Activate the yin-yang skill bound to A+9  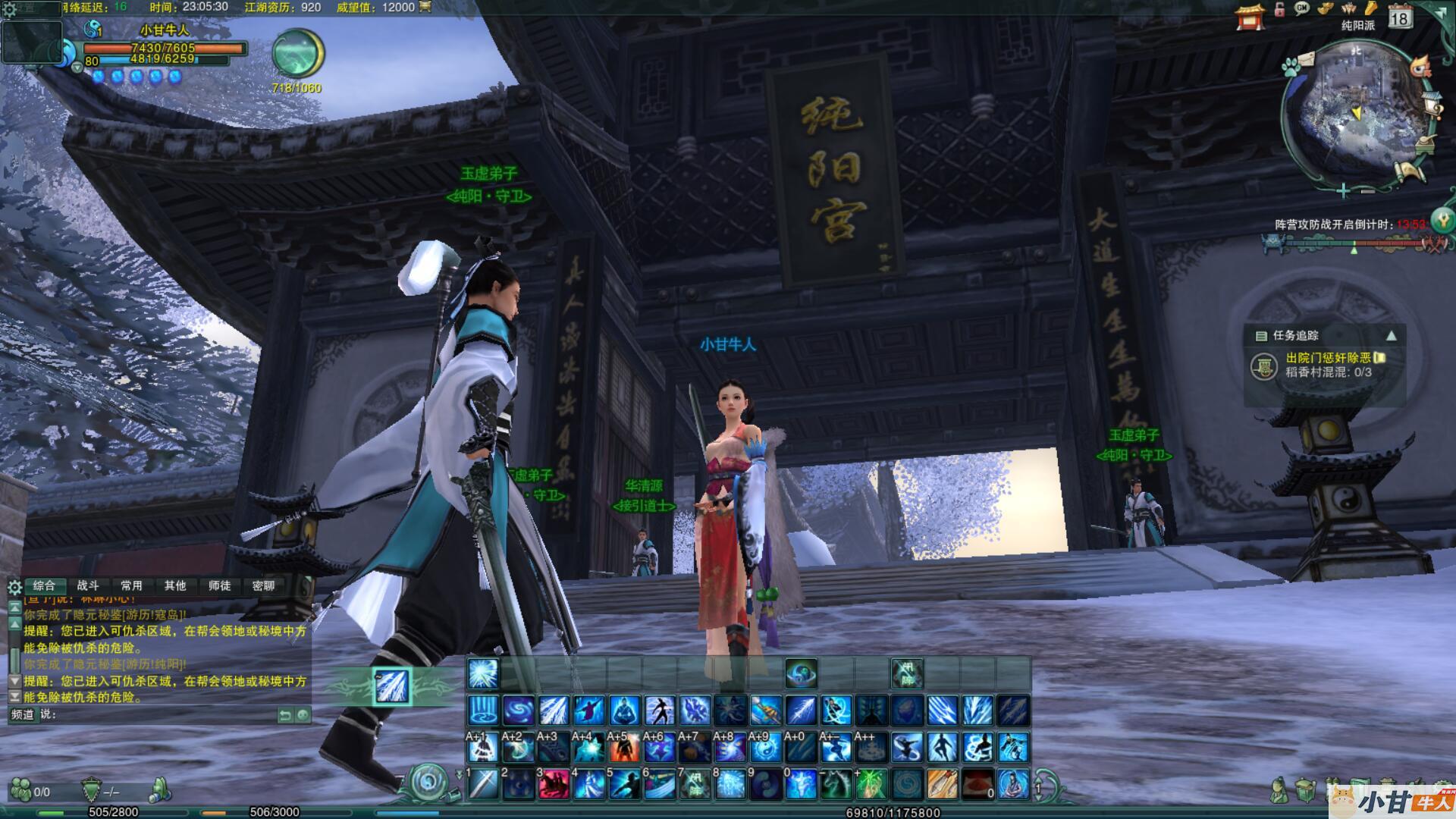[765, 748]
